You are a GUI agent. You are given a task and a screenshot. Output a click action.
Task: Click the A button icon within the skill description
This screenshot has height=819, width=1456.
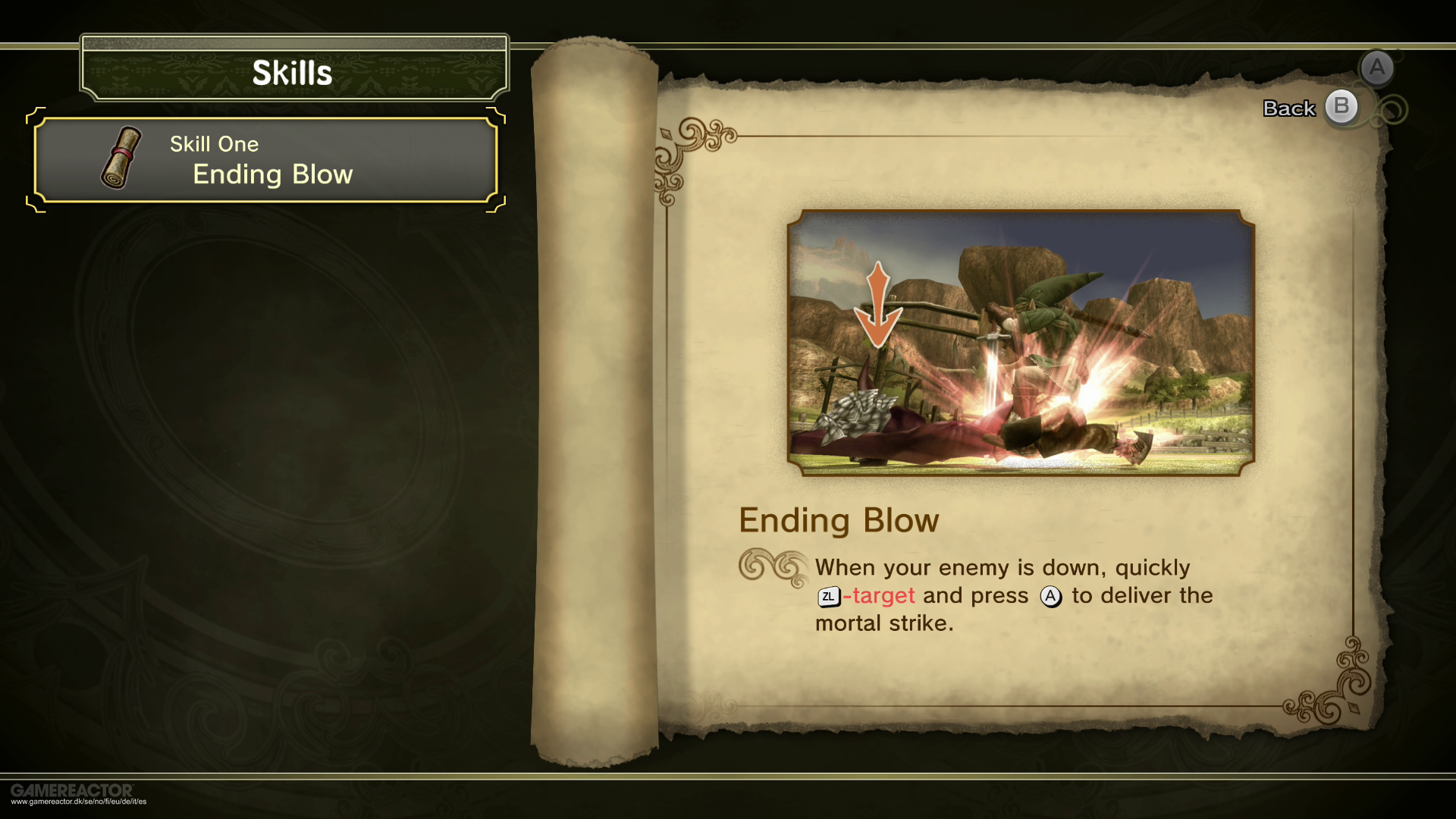(1050, 597)
